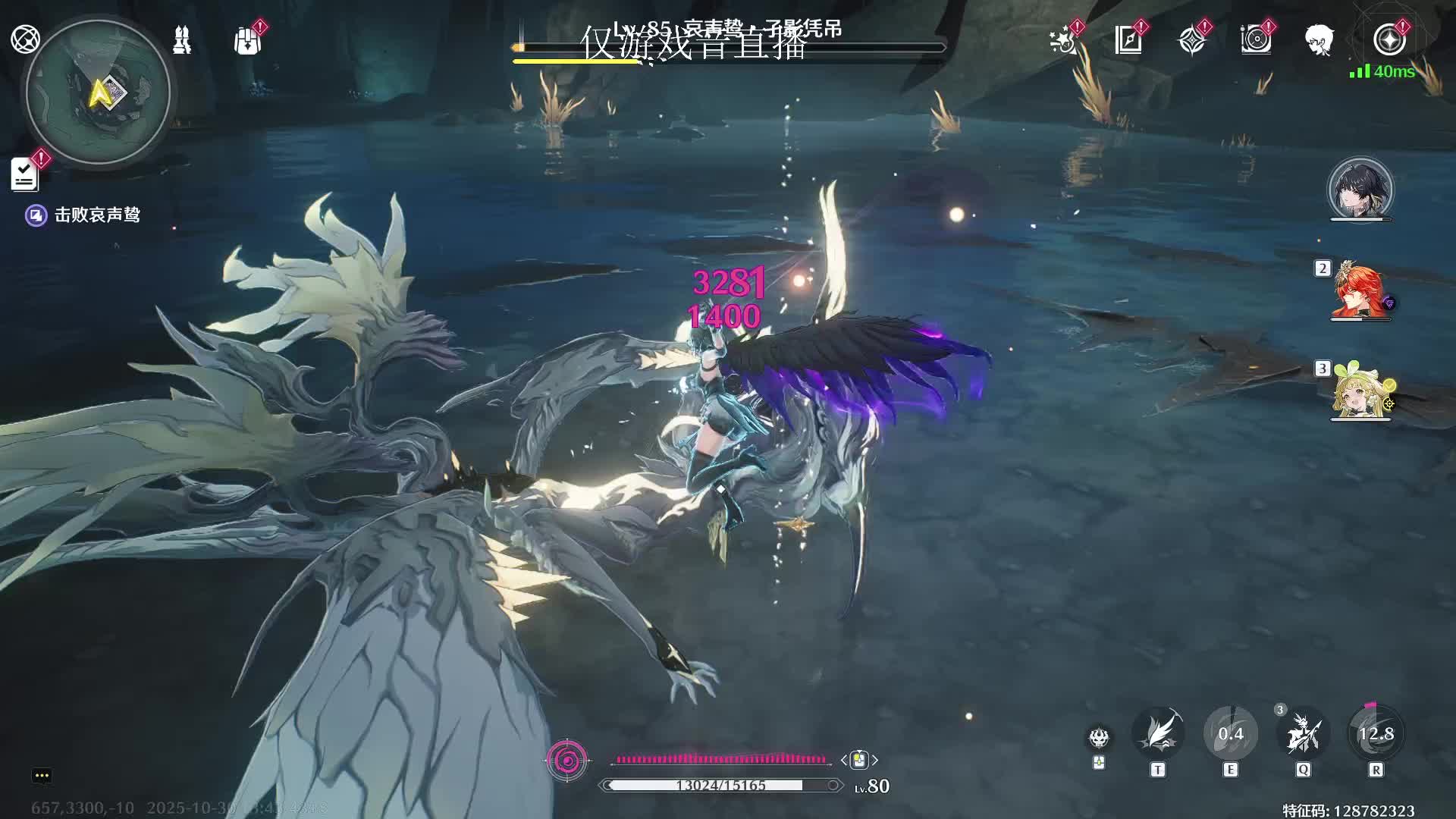Screen dimensions: 1456x819
Task: Activate the feather wing skill icon
Action: 1158,734
